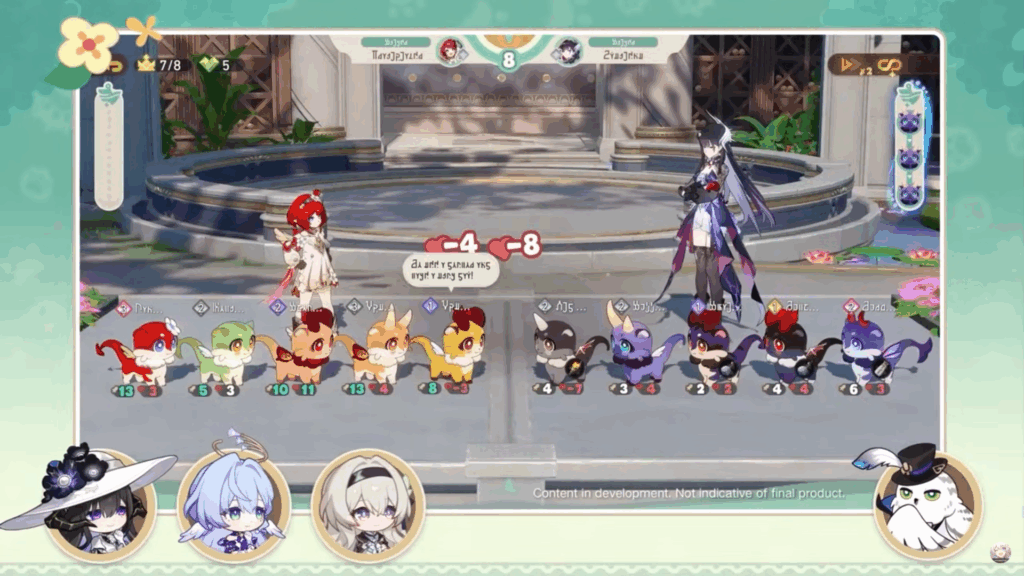Inspect the dark-haired opponent's portrait at top
Viewport: 1024px width, 576px height.
coord(567,50)
